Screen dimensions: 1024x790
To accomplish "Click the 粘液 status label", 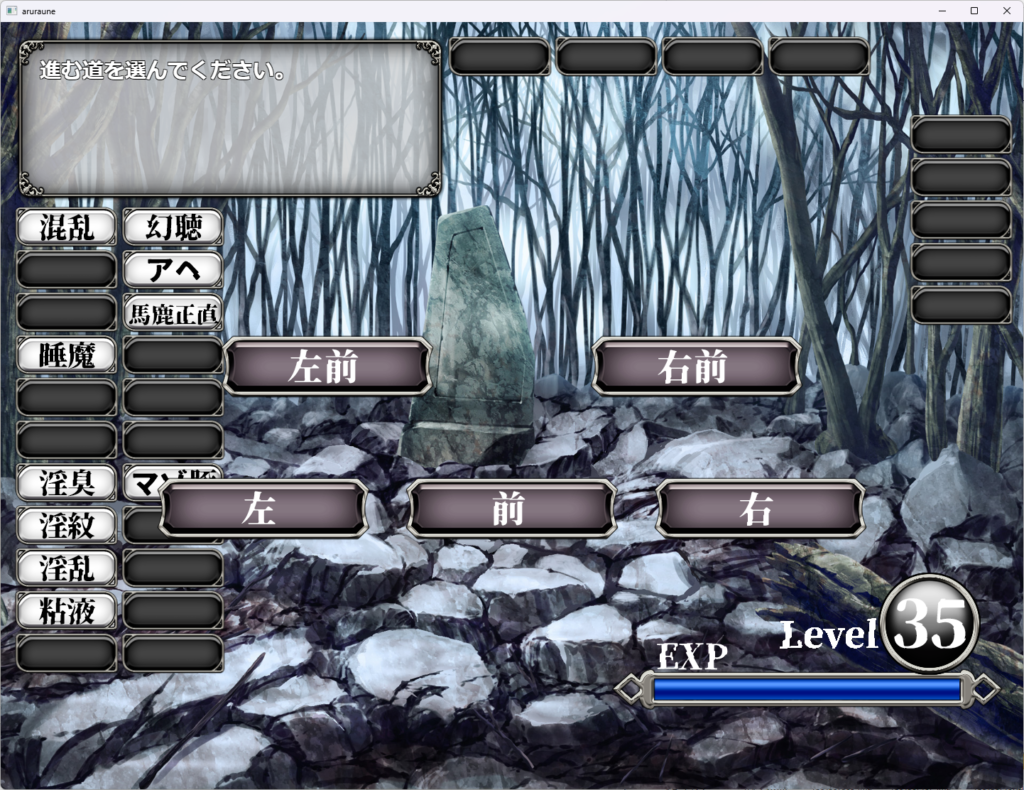I will (67, 609).
